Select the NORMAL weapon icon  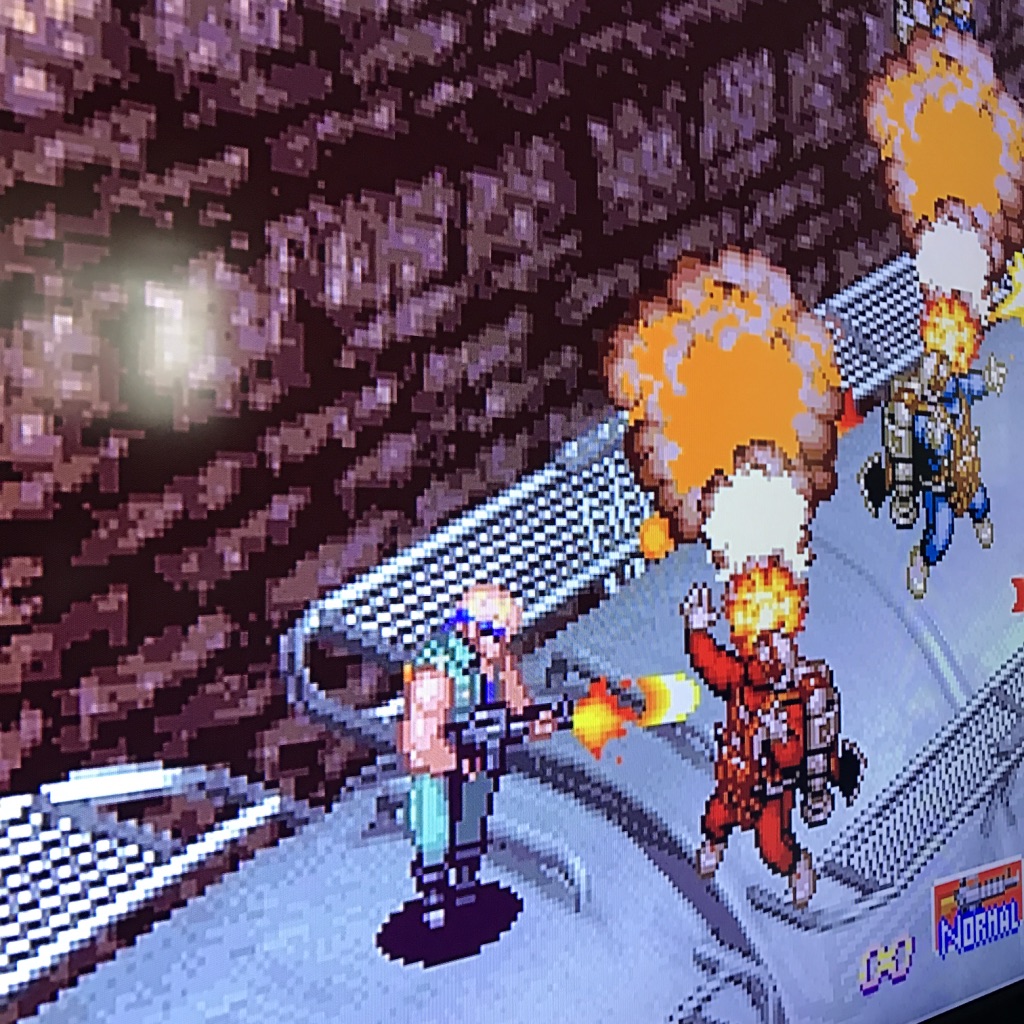point(978,908)
